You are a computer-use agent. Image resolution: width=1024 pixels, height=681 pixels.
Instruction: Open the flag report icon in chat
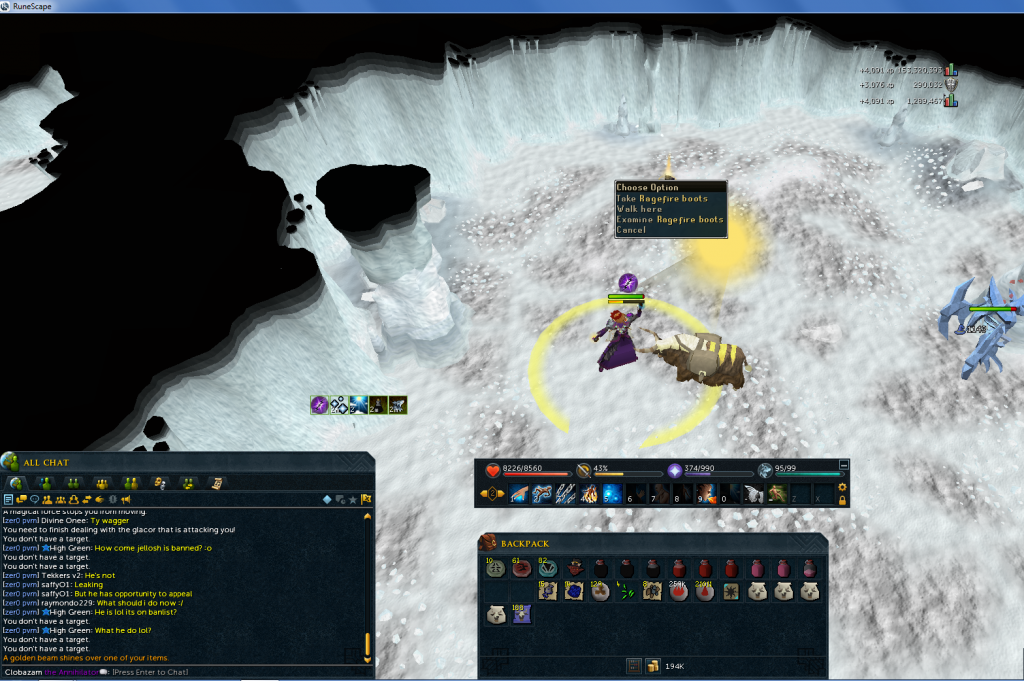coord(367,499)
